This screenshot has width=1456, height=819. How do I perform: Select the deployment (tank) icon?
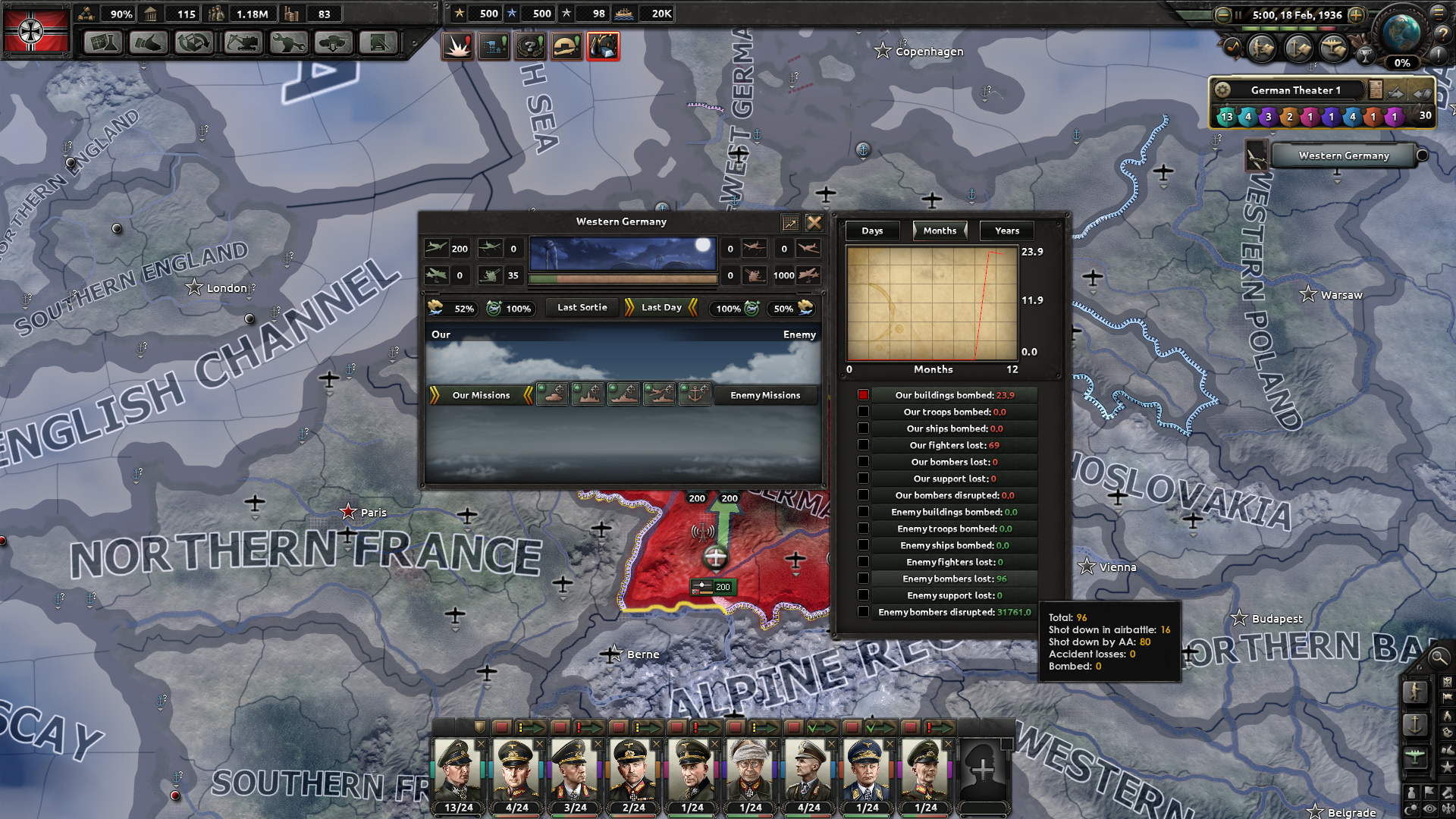point(334,43)
